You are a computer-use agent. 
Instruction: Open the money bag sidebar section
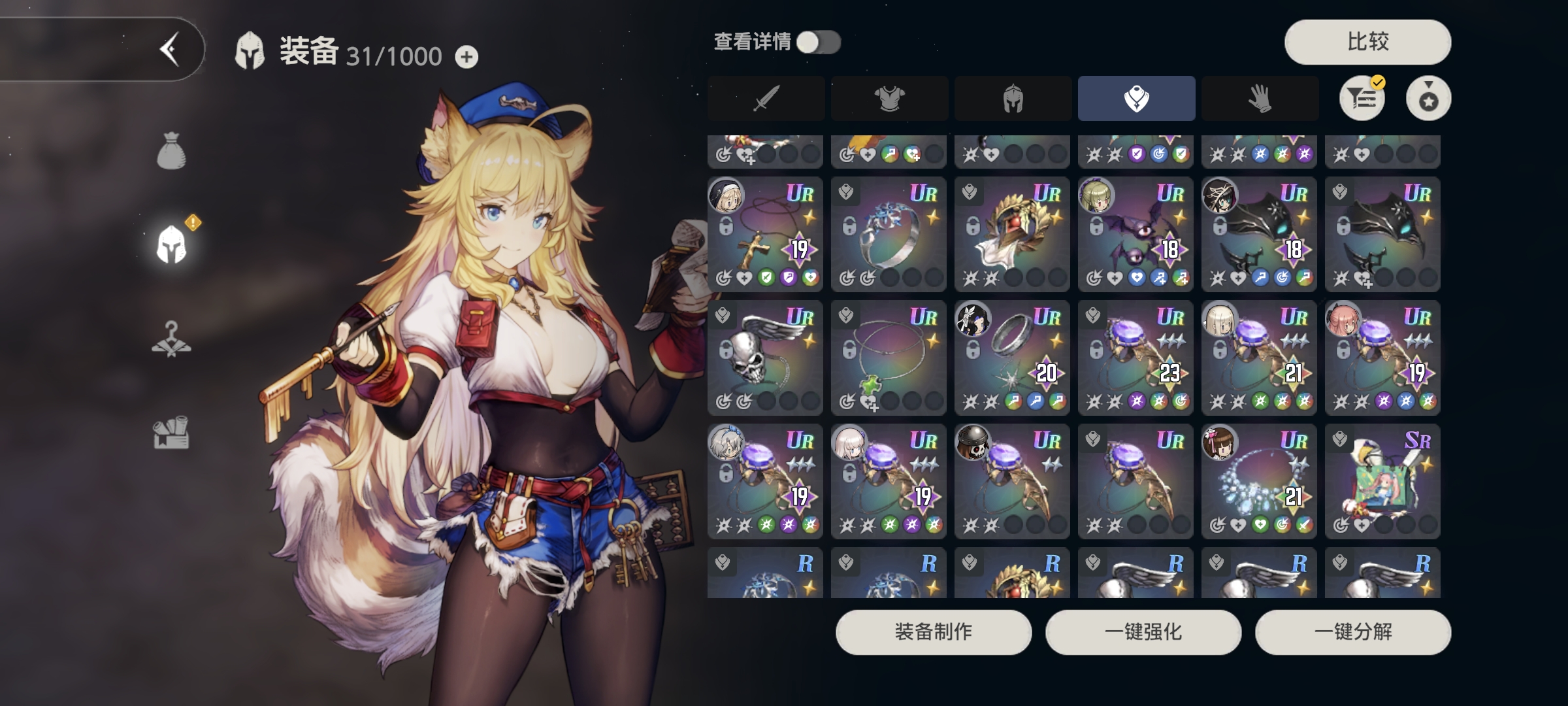pyautogui.click(x=171, y=151)
